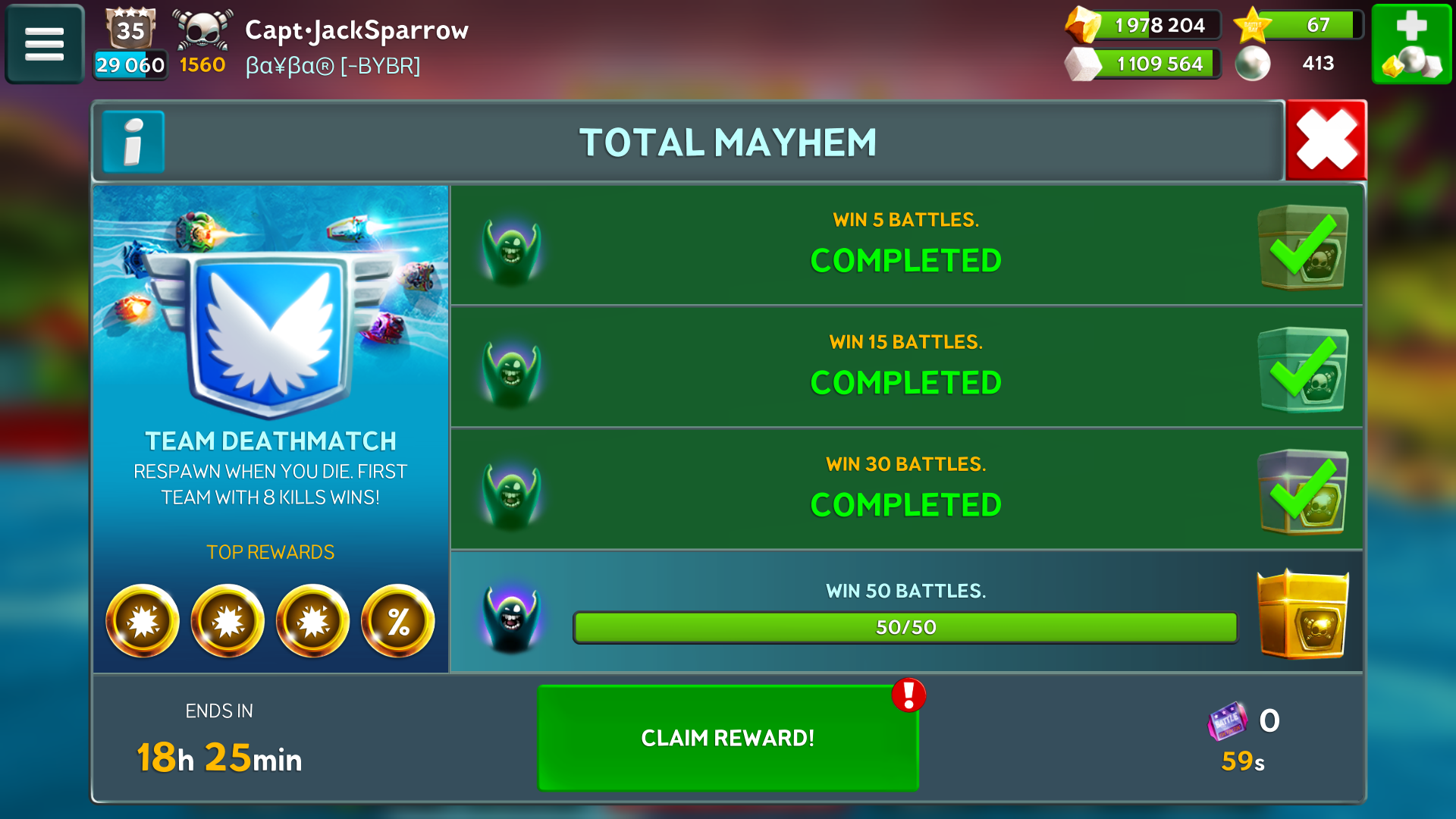Inspect the percent-symbol top reward coin
Screen dimensions: 1456x819
coord(398,621)
